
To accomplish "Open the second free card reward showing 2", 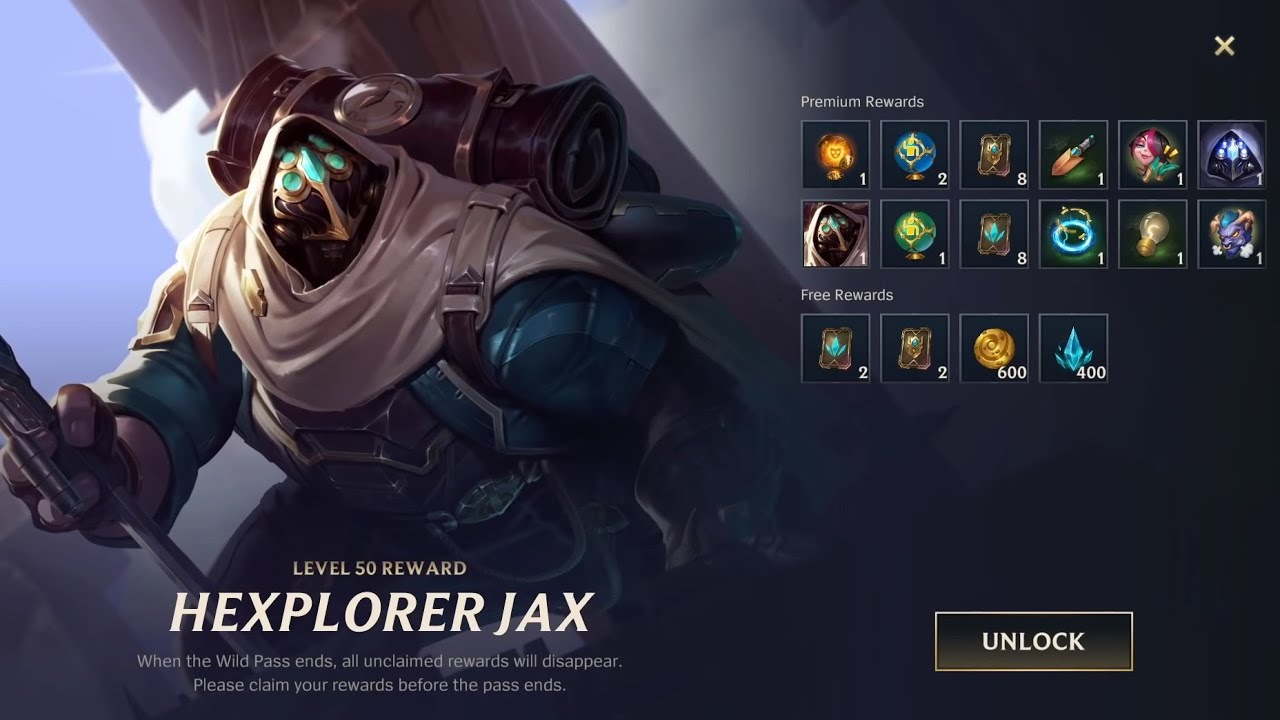I will (x=915, y=348).
